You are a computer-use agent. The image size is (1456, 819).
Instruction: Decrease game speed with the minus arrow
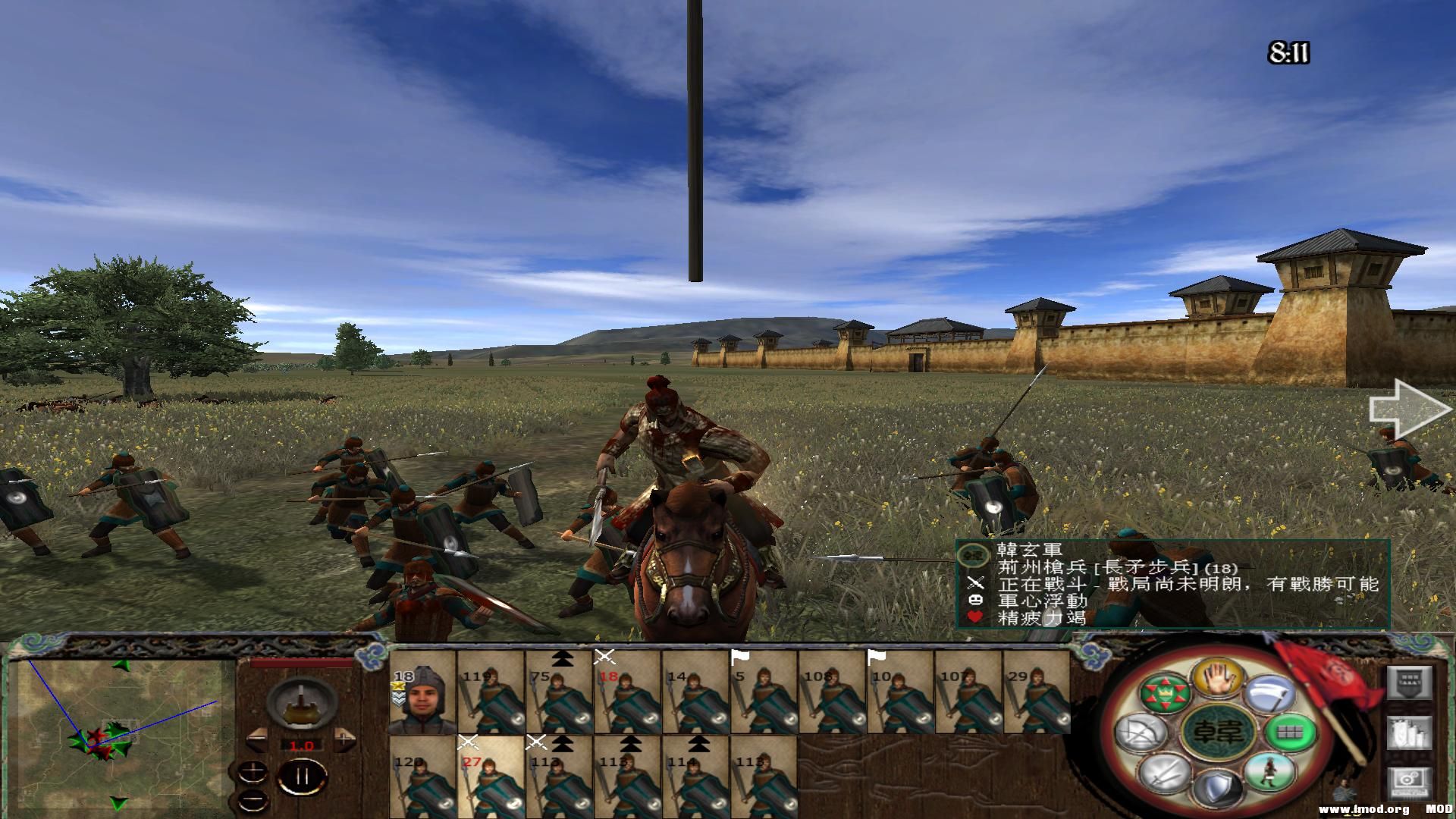258,739
